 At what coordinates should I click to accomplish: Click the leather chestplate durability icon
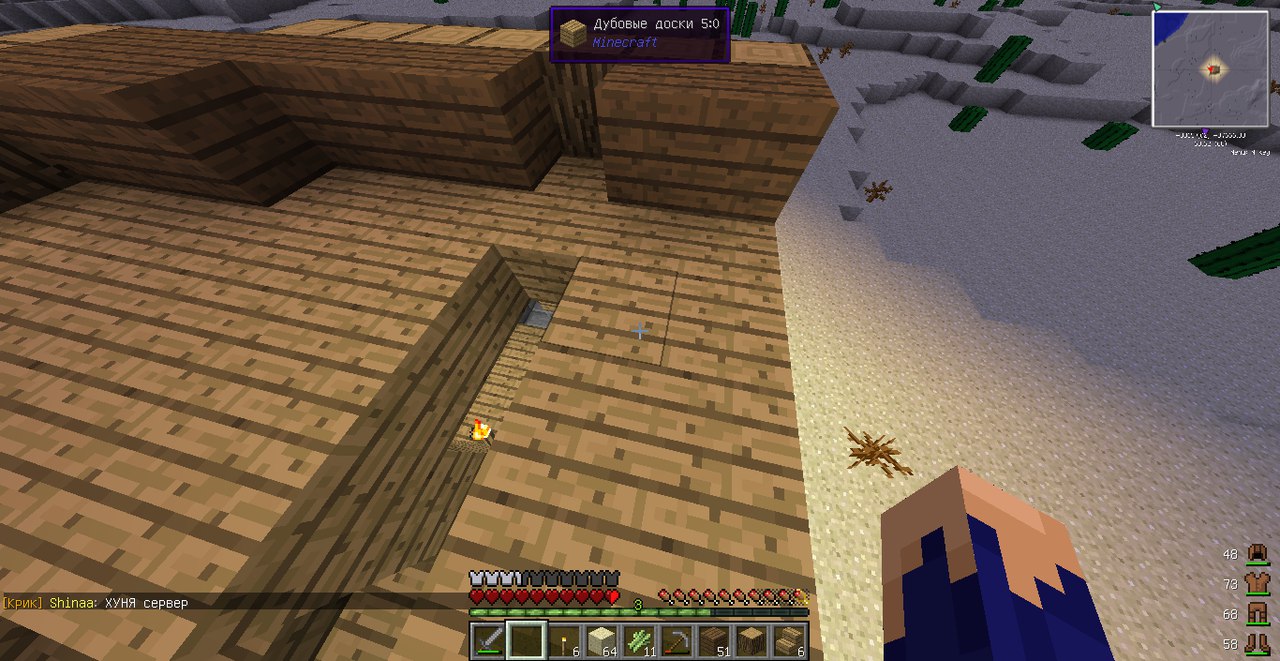tap(1257, 583)
